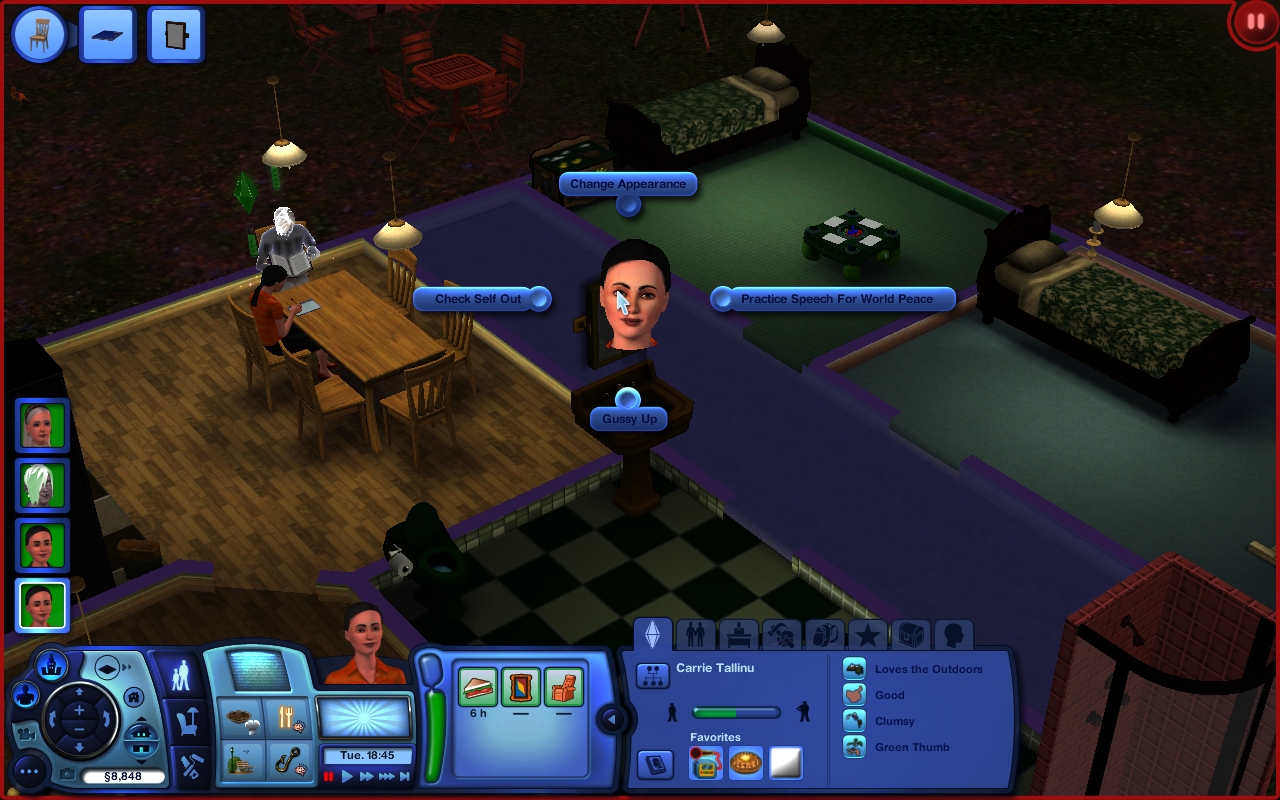
Task: Open the relationships tab with two figures
Action: (x=696, y=635)
